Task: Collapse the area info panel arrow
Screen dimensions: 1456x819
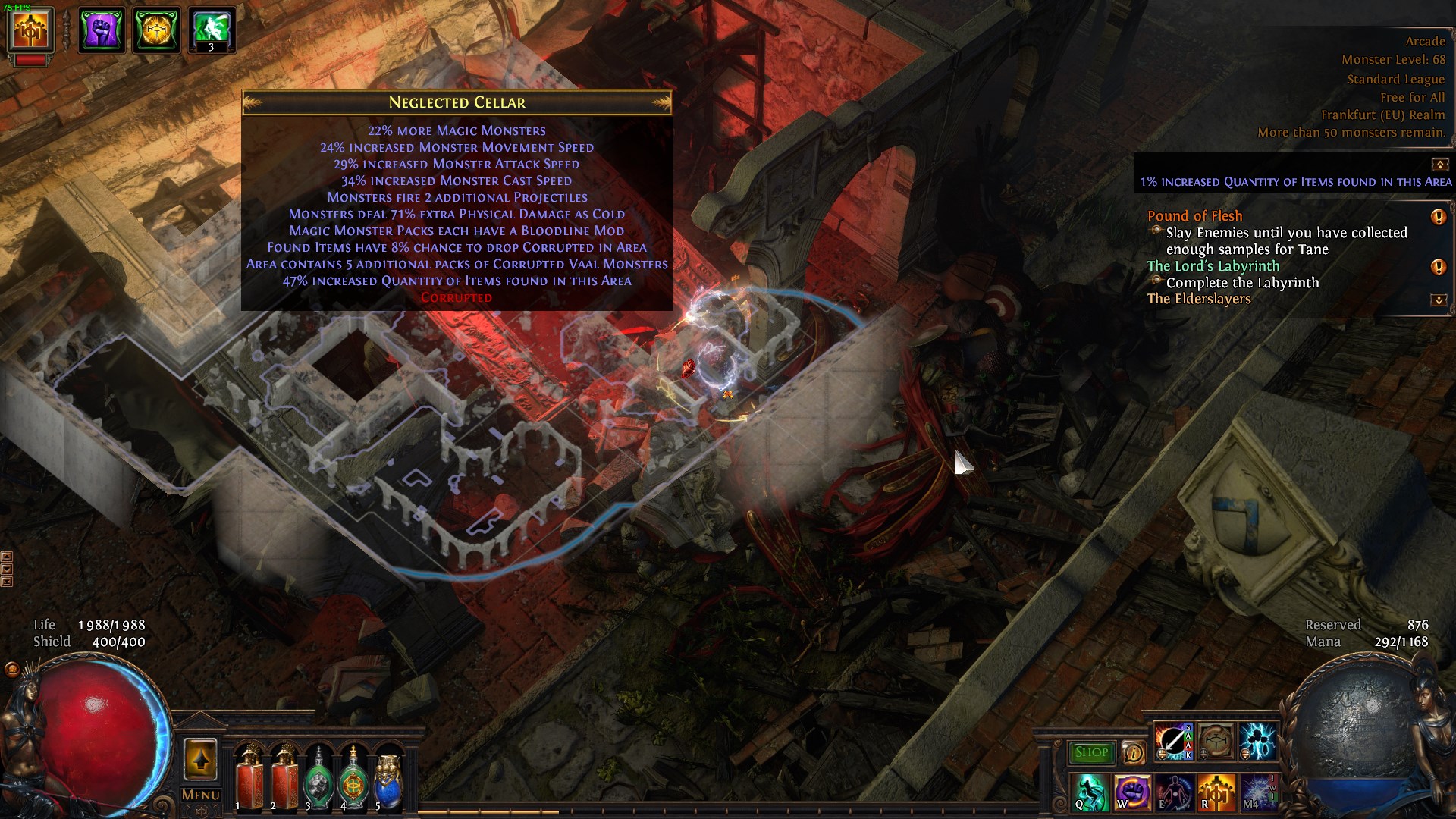Action: click(1439, 164)
